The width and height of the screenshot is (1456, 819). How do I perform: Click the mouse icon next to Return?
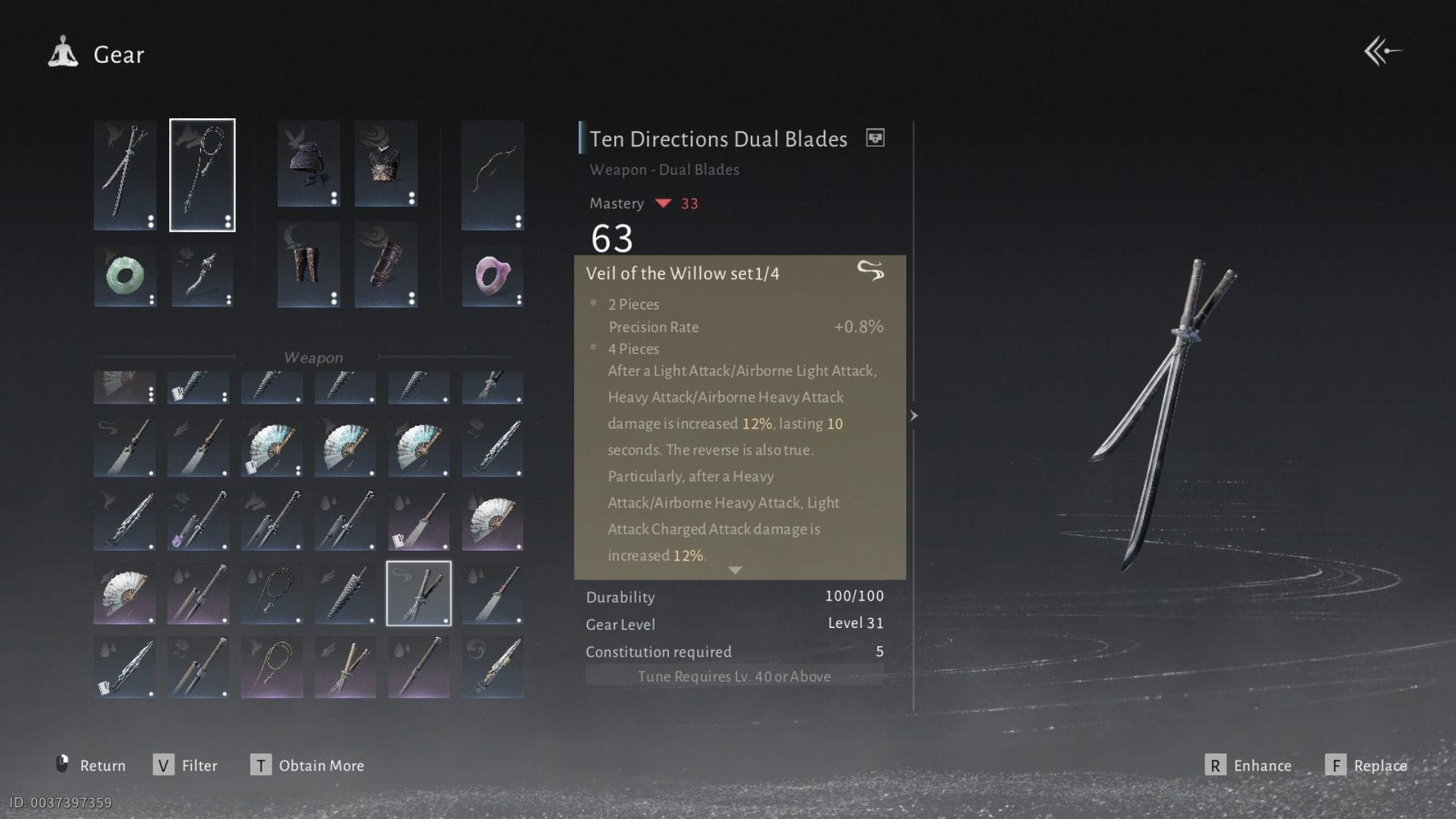click(64, 765)
